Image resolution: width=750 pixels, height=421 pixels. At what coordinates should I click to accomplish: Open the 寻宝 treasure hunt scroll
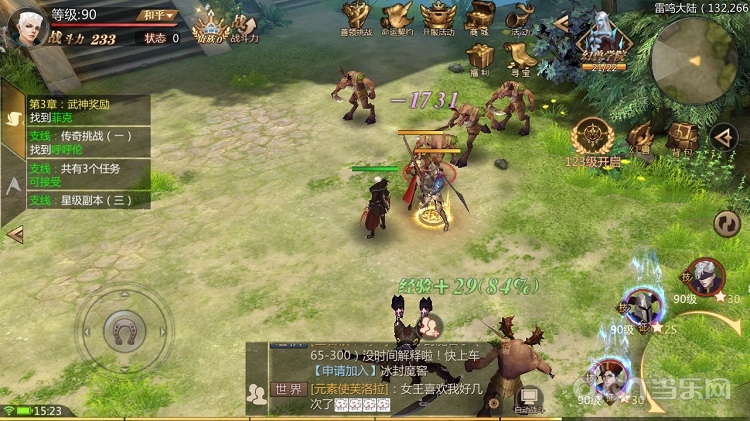(520, 59)
